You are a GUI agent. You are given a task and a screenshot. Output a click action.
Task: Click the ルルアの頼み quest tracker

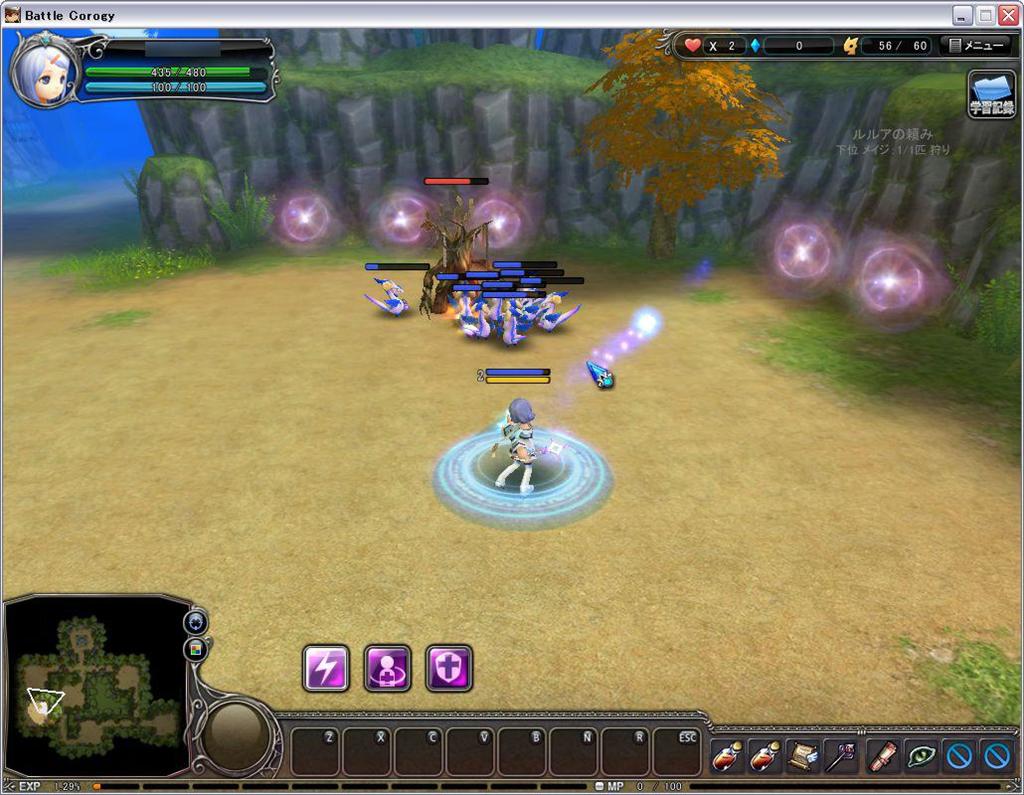coord(892,134)
